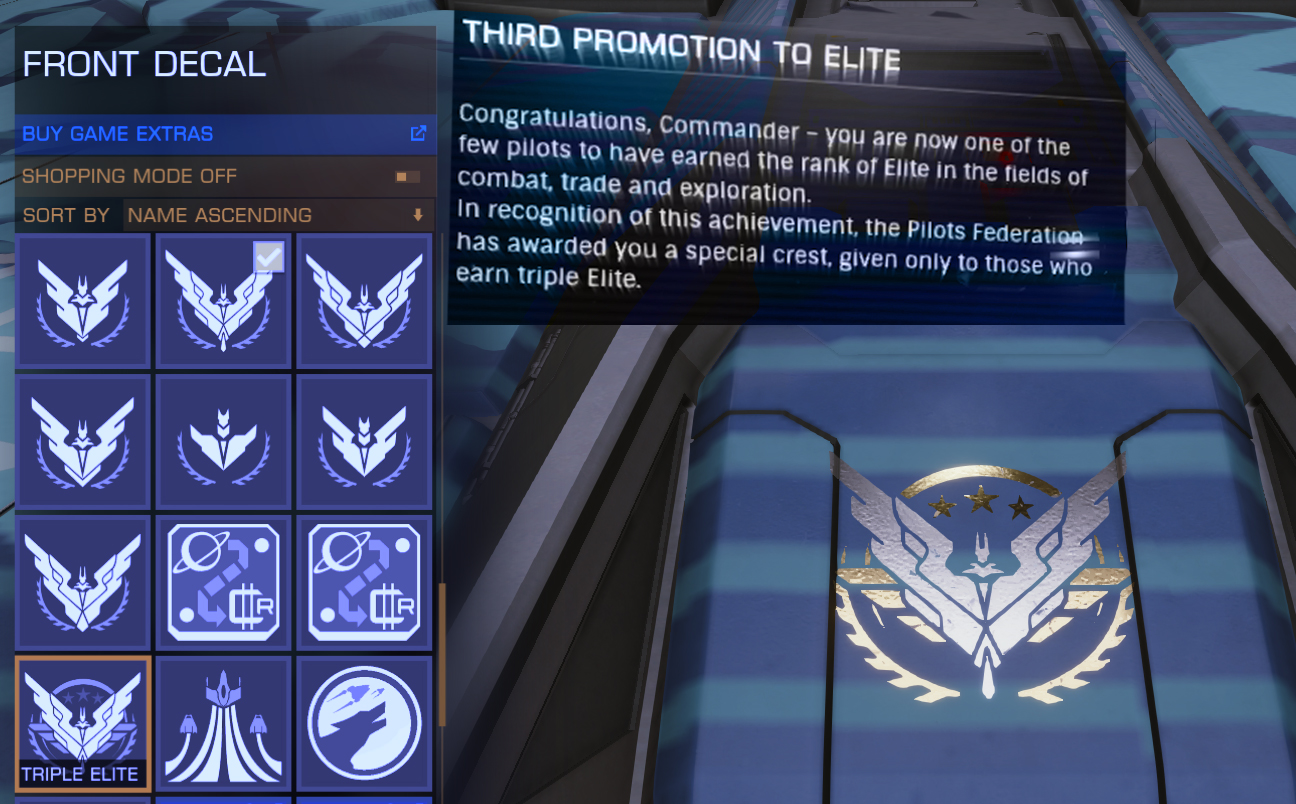Select the rocket launch decal with twin trails
This screenshot has height=804, width=1296.
point(224,721)
